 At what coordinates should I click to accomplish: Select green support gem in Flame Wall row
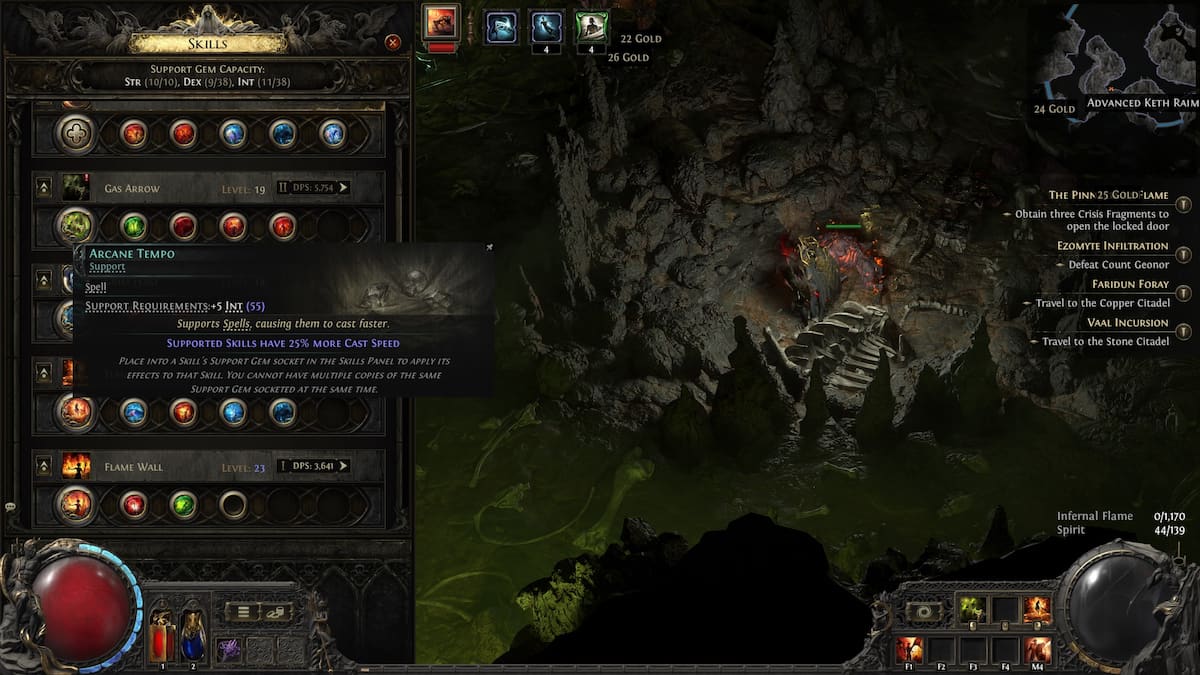pos(183,504)
